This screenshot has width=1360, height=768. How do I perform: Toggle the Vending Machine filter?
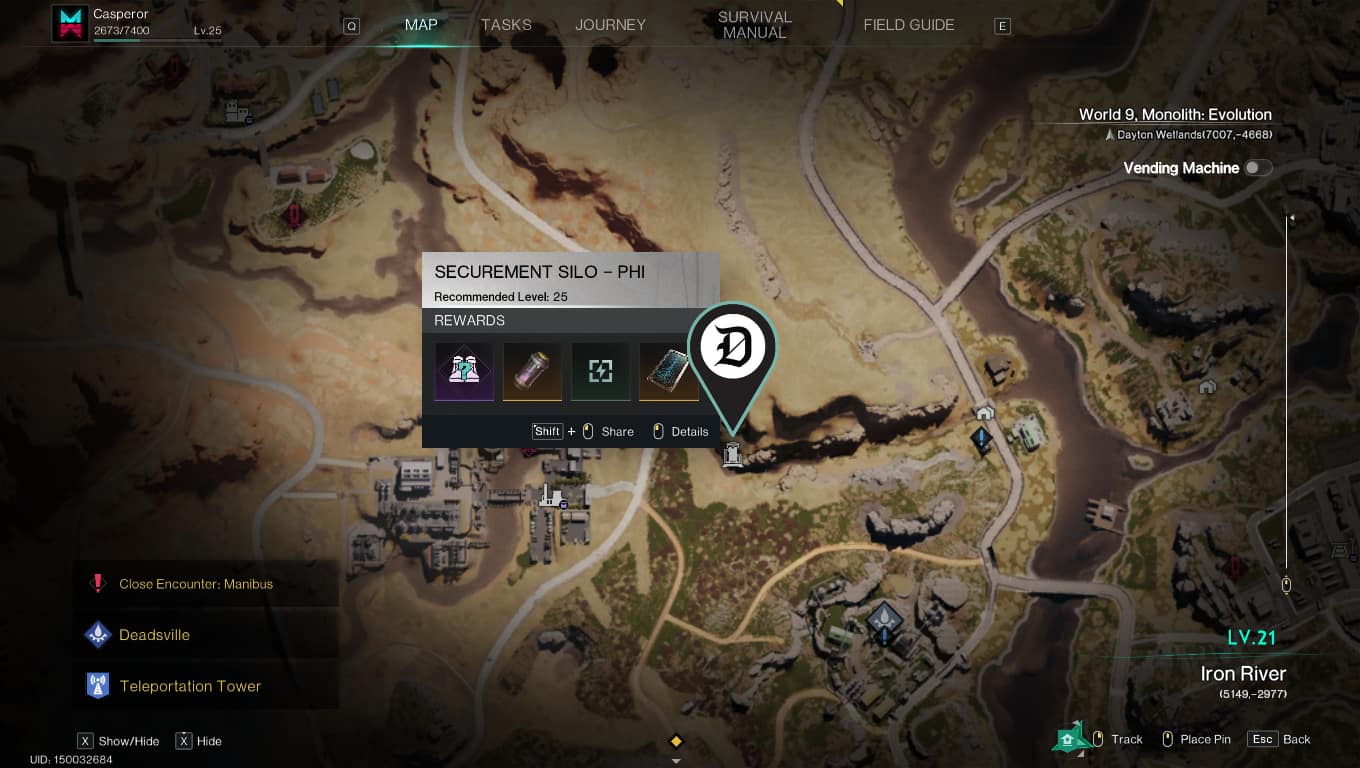tap(1257, 168)
